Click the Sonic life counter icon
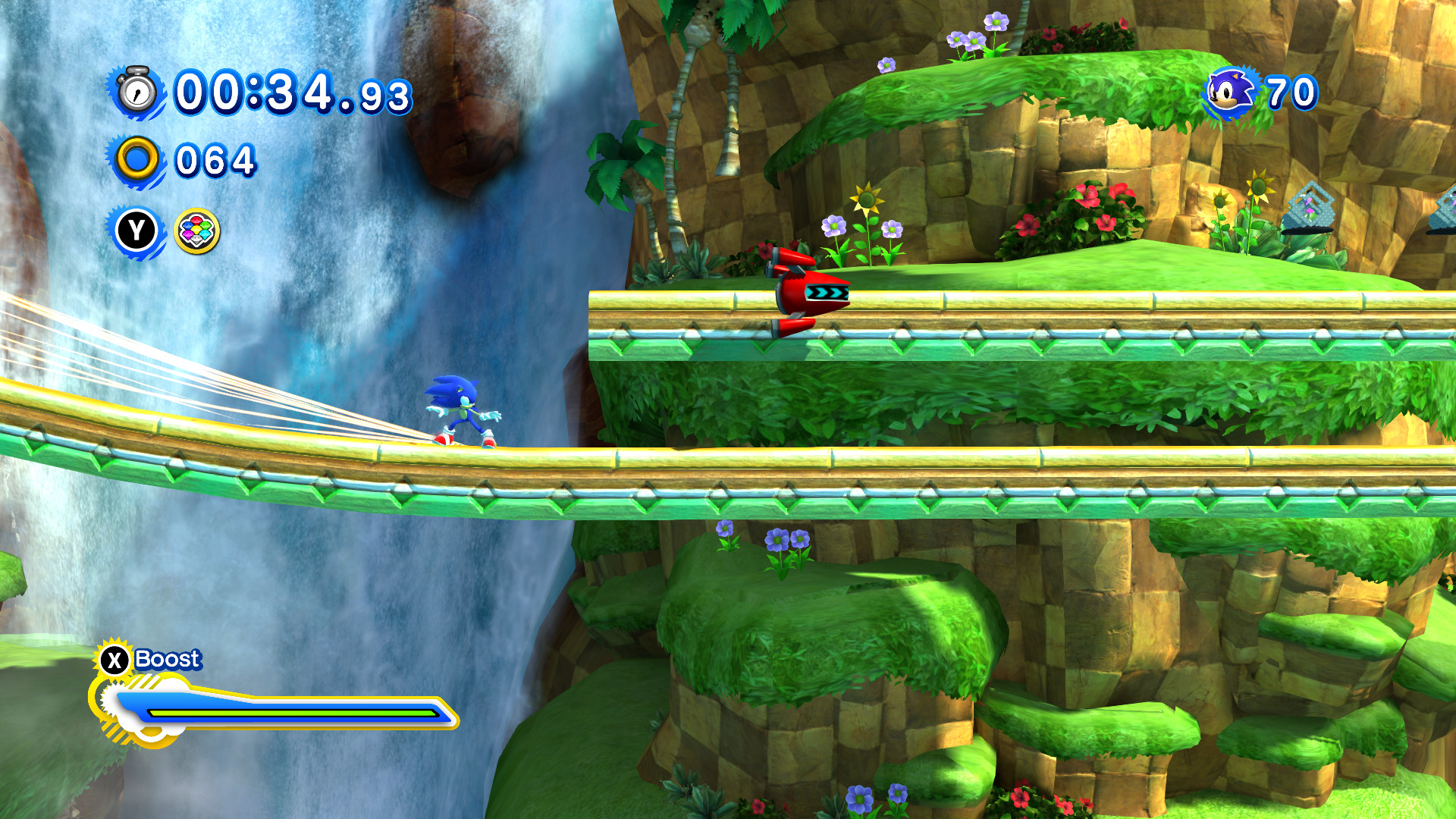1456x819 pixels. pyautogui.click(x=1231, y=91)
